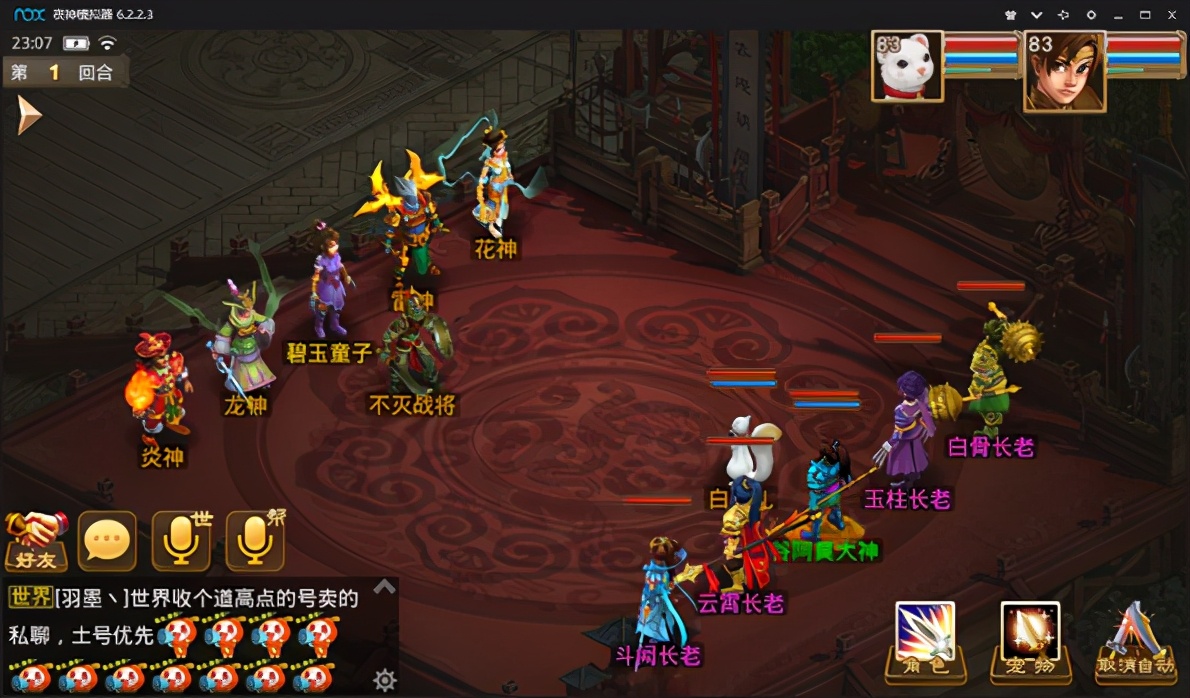Open the chat speech bubble button
This screenshot has height=698, width=1190.
(x=107, y=541)
